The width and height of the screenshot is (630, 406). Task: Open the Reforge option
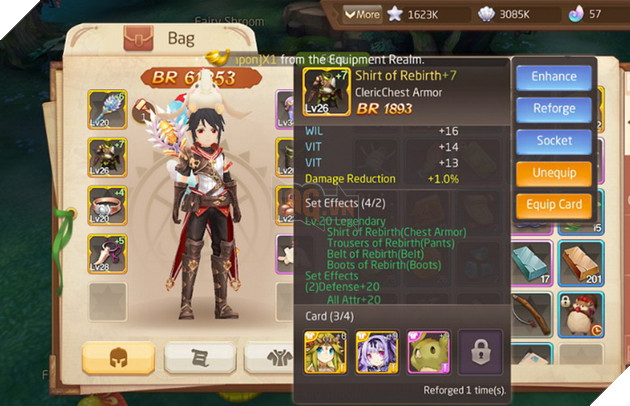pyautogui.click(x=554, y=108)
